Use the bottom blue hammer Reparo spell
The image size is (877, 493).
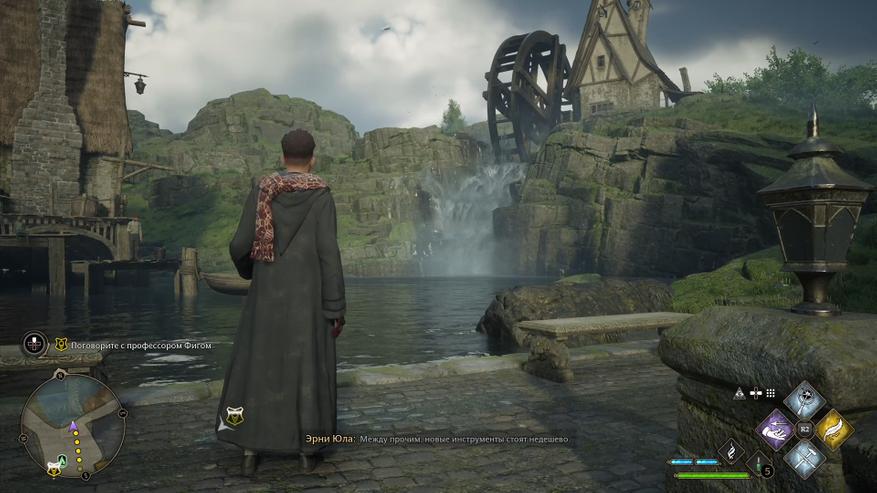point(804,458)
